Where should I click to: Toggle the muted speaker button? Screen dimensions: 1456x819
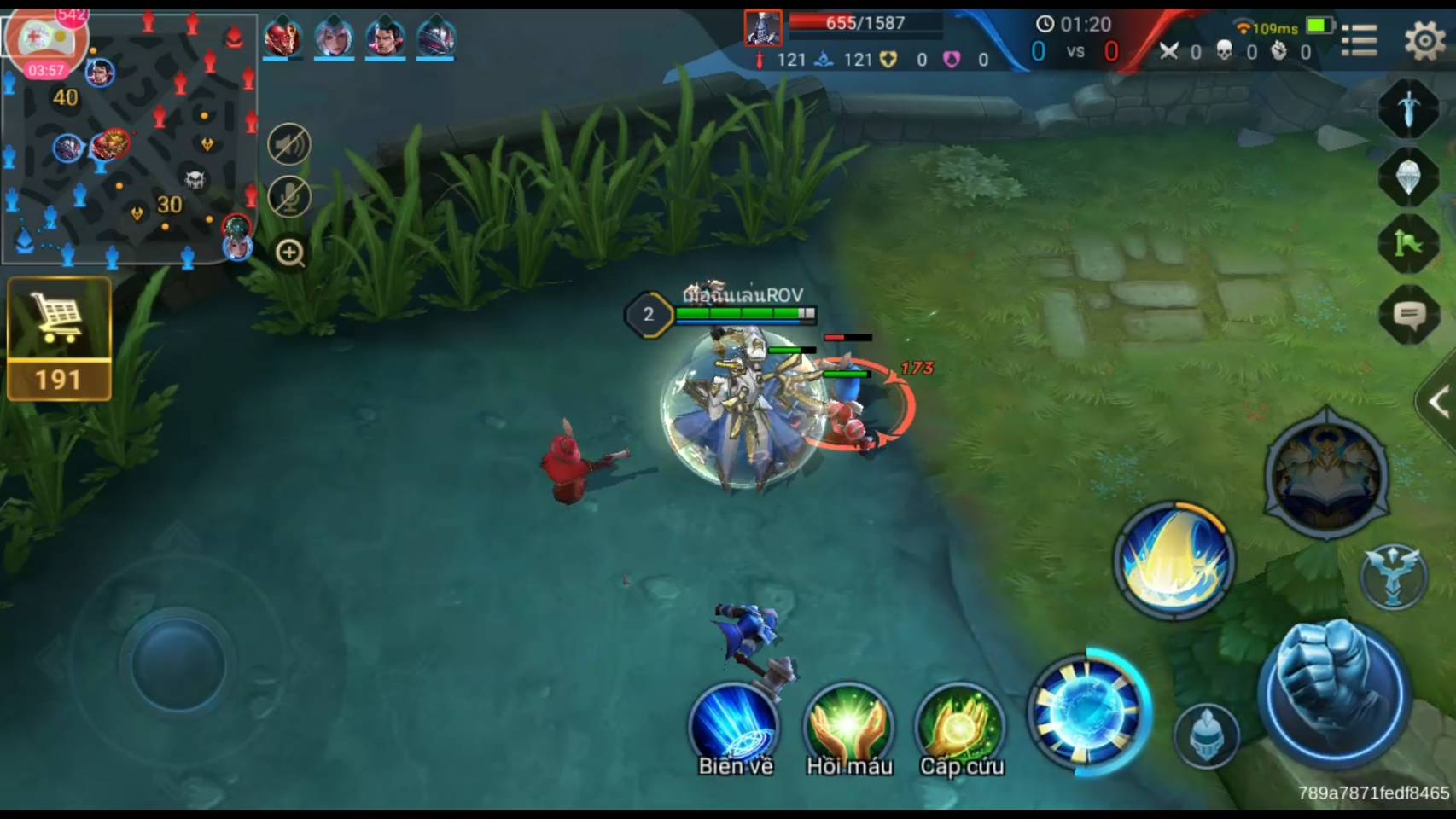289,144
